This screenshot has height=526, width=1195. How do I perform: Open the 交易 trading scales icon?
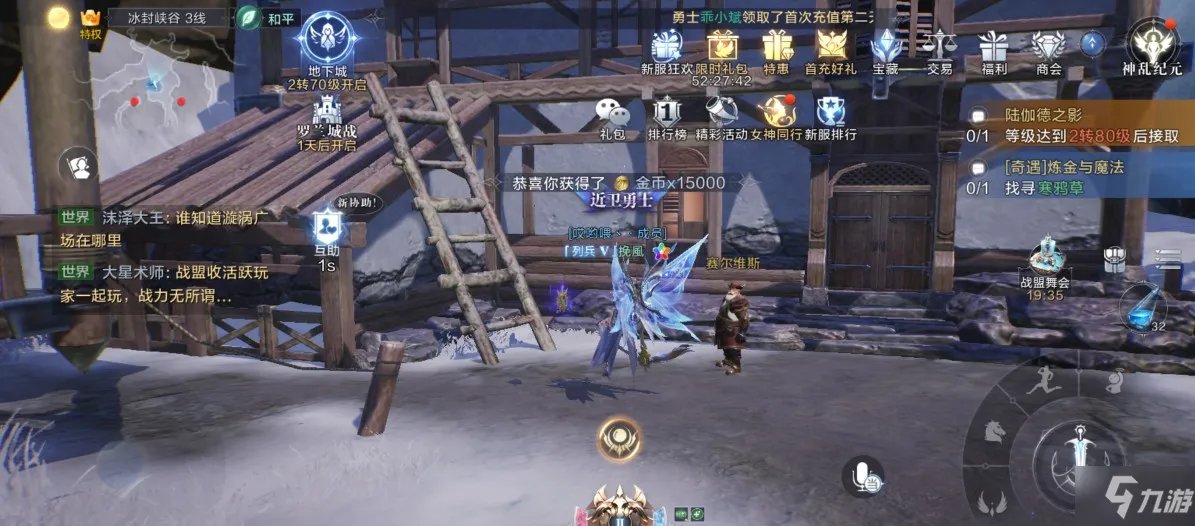tap(939, 47)
